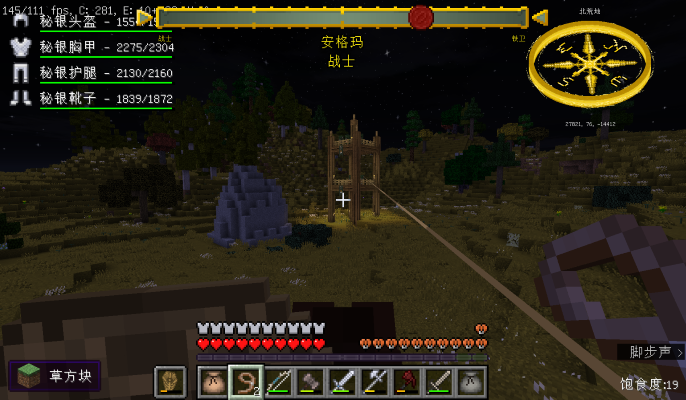Image resolution: width=686 pixels, height=400 pixels.
Task: Click the red alignment marker on the bar
Action: 421,17
